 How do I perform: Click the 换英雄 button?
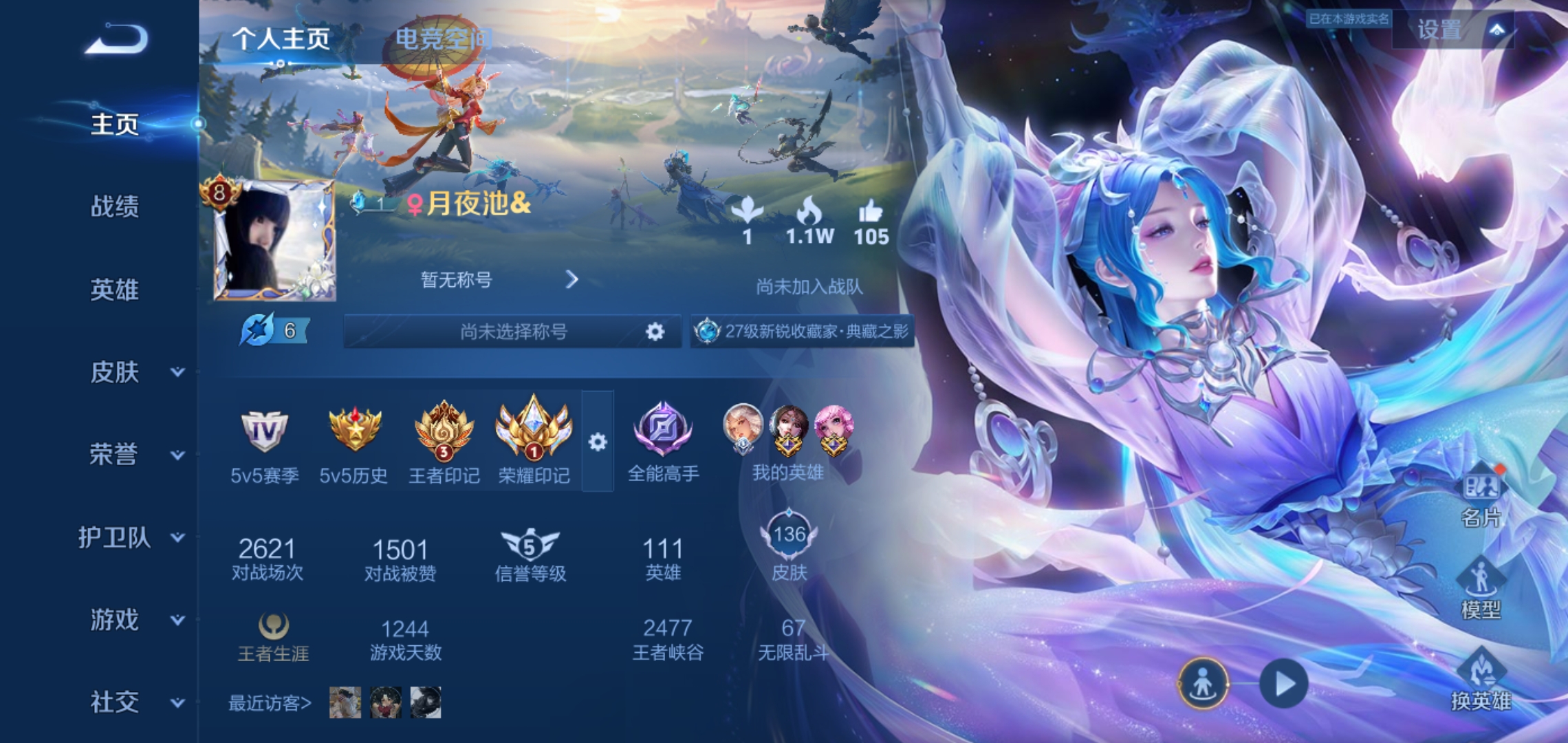pyautogui.click(x=1481, y=681)
